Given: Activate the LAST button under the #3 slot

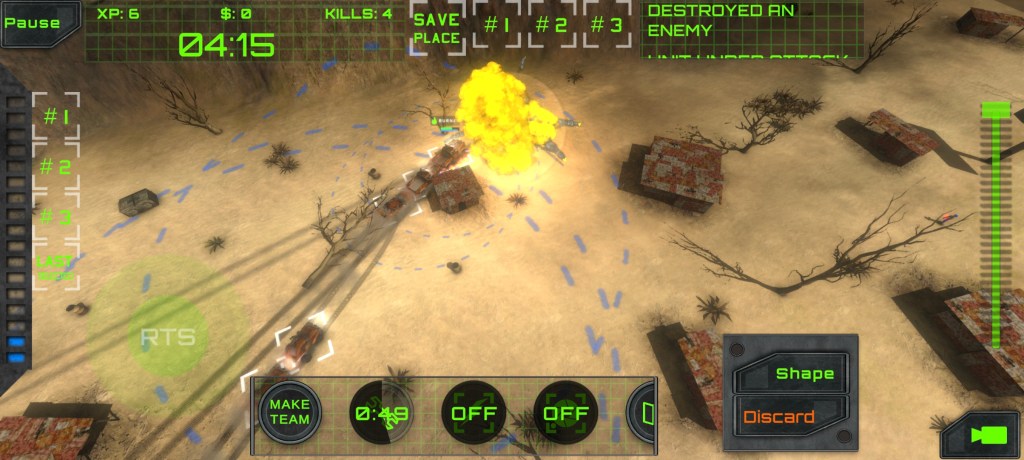Looking at the screenshot, I should point(56,267).
